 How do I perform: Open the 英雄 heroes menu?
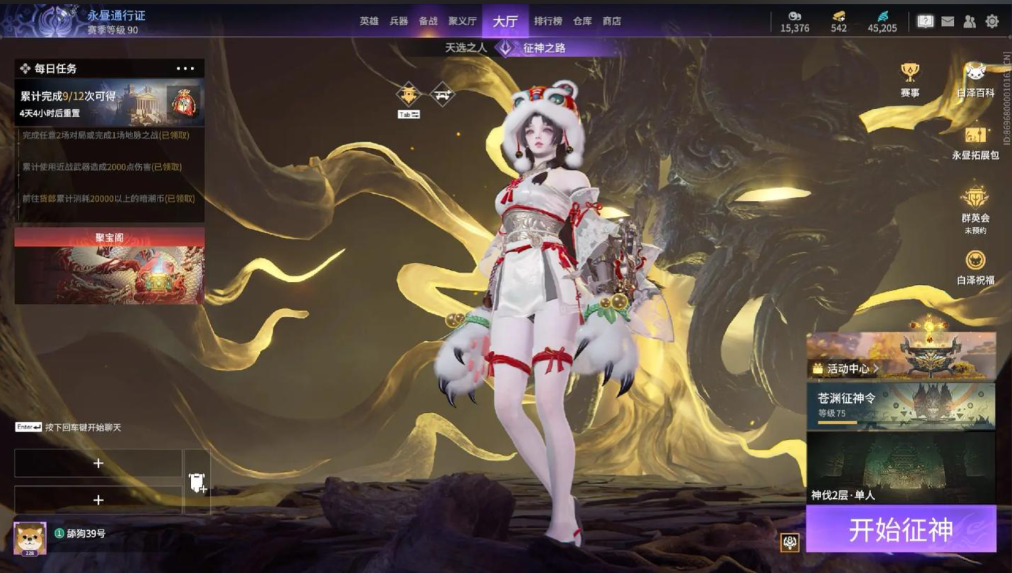[x=369, y=21]
